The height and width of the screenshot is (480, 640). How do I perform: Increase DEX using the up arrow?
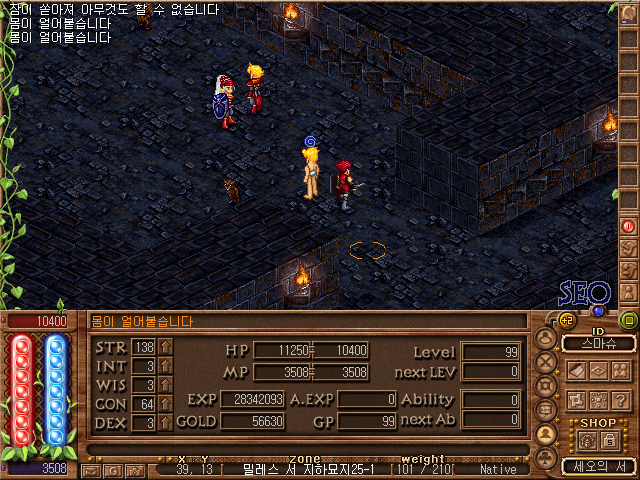(x=166, y=423)
